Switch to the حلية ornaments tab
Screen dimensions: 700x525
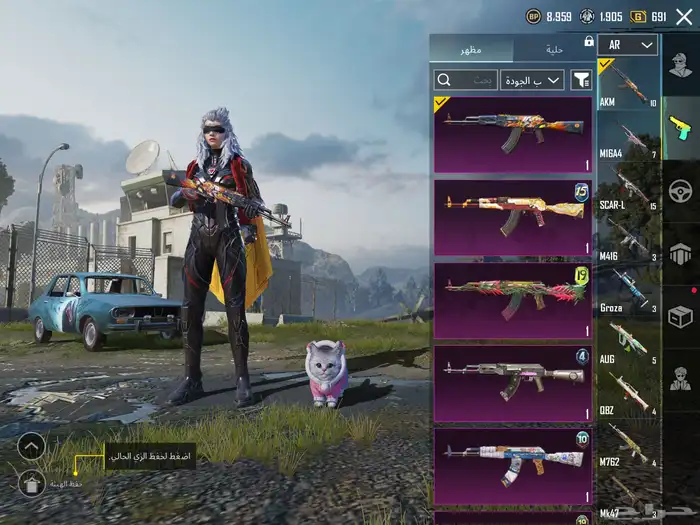point(554,49)
